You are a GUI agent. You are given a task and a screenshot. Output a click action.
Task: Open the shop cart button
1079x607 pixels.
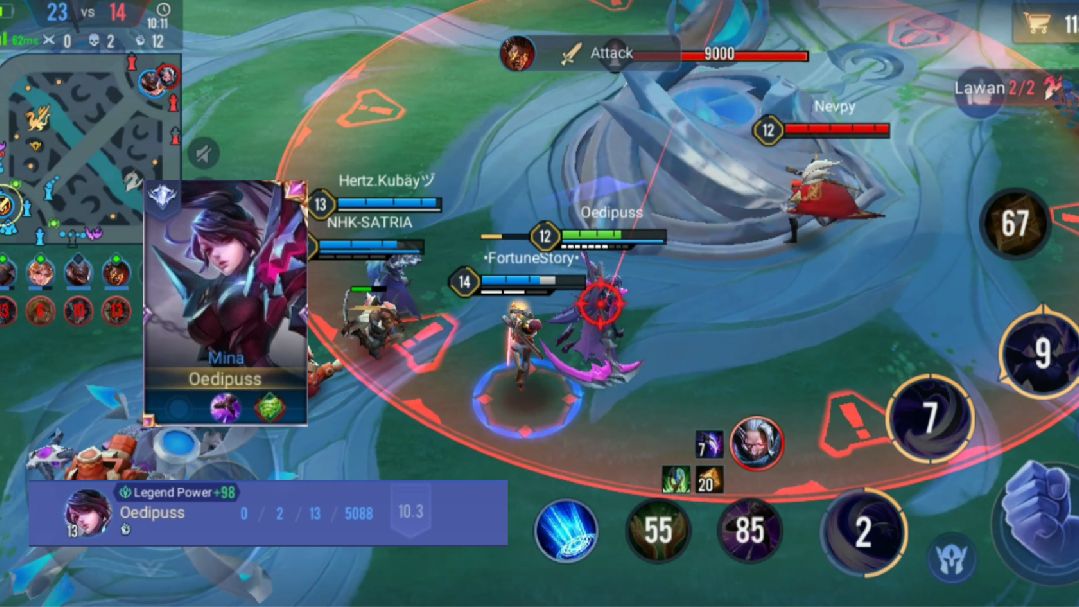[1040, 23]
